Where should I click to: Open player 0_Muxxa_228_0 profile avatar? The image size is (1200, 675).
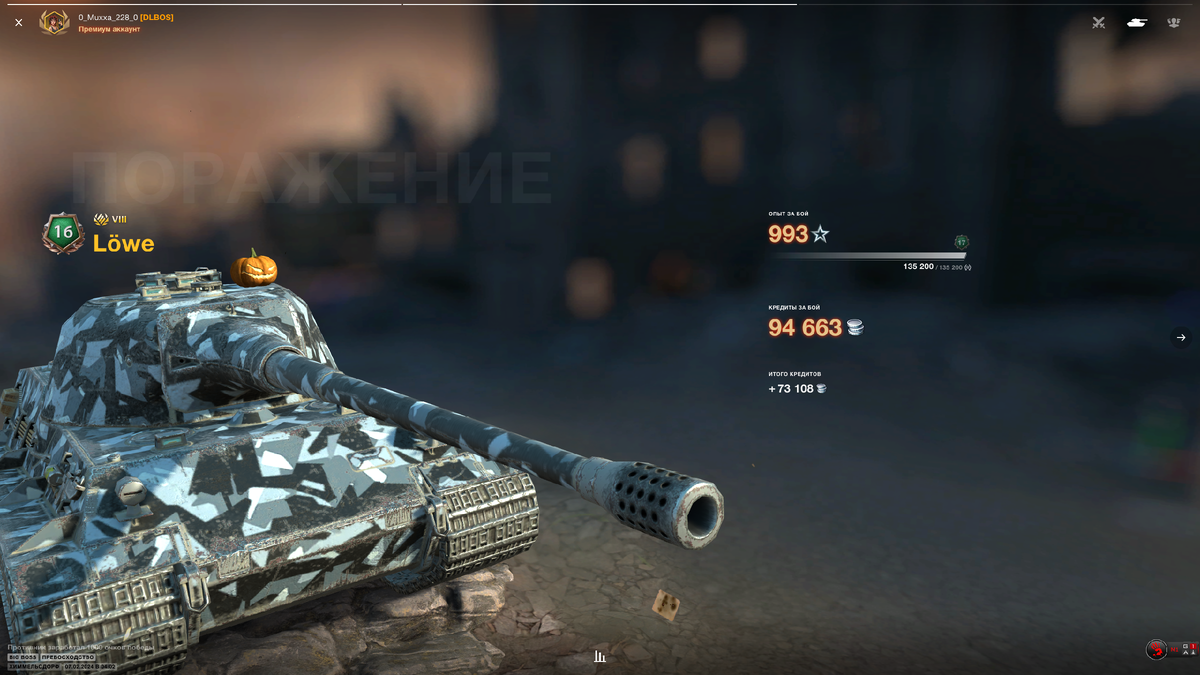[54, 22]
